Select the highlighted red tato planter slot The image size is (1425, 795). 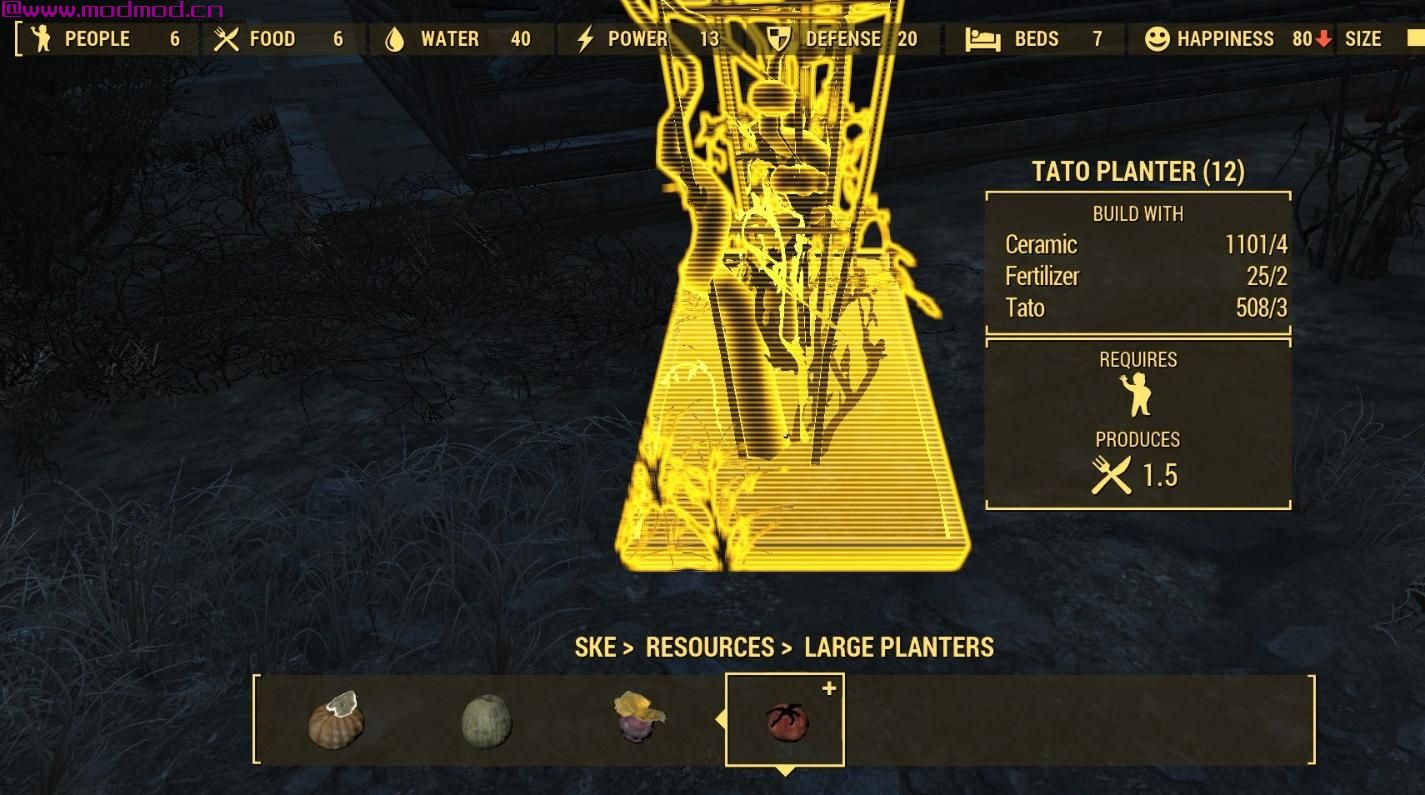[785, 720]
